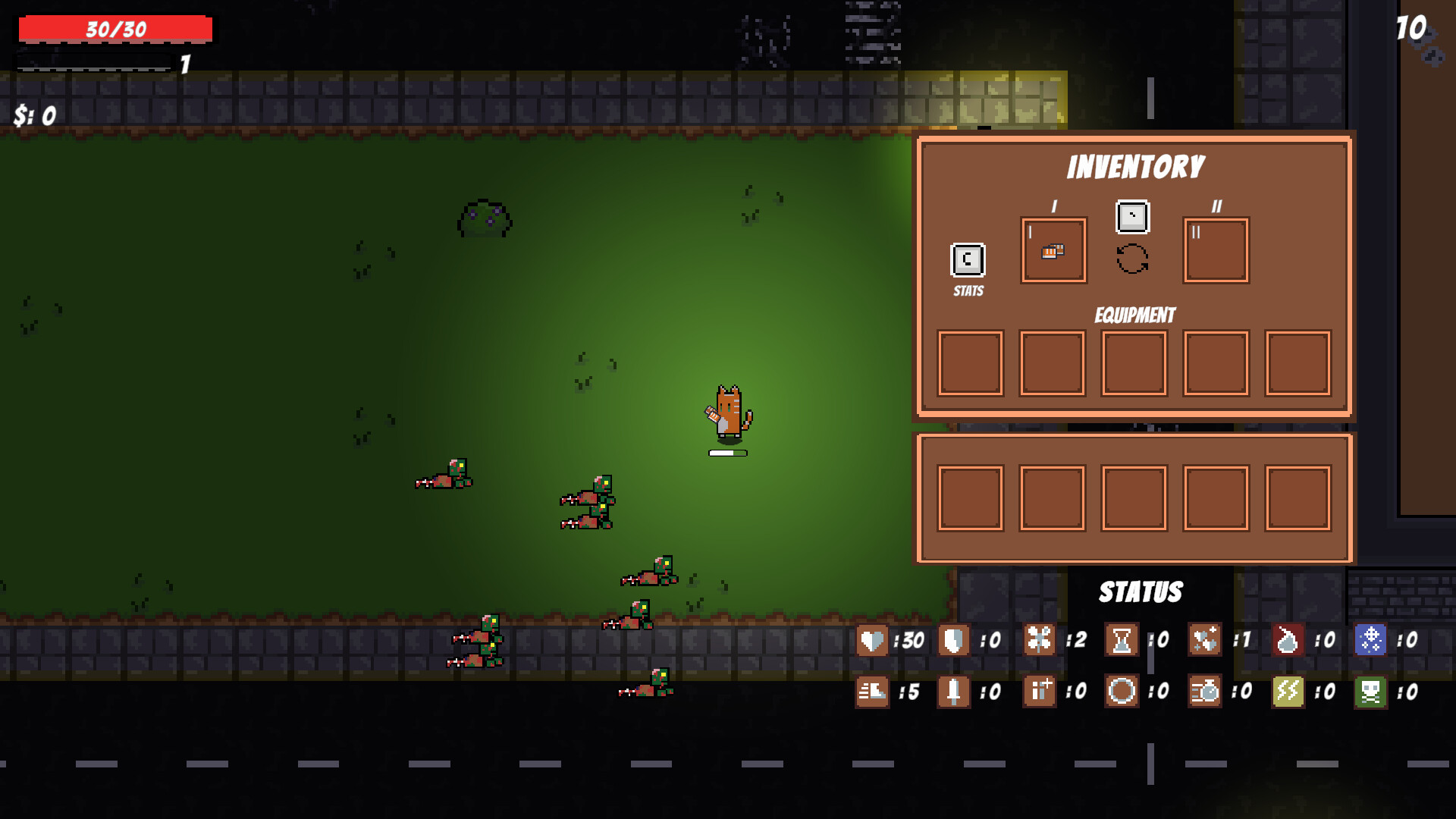Click the lightning status icon

tap(1287, 692)
